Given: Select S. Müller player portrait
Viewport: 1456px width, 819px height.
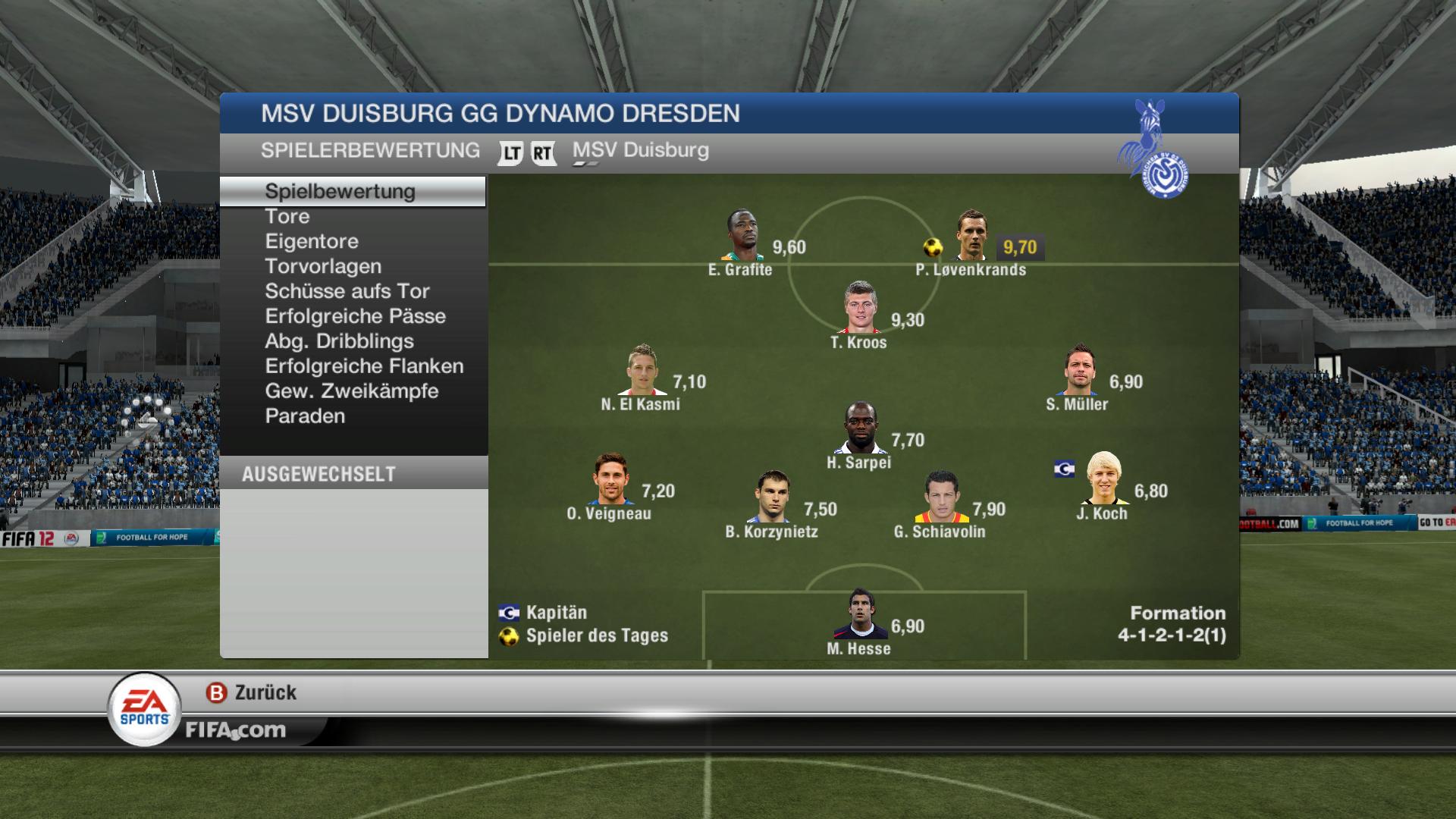Looking at the screenshot, I should pos(1080,370).
